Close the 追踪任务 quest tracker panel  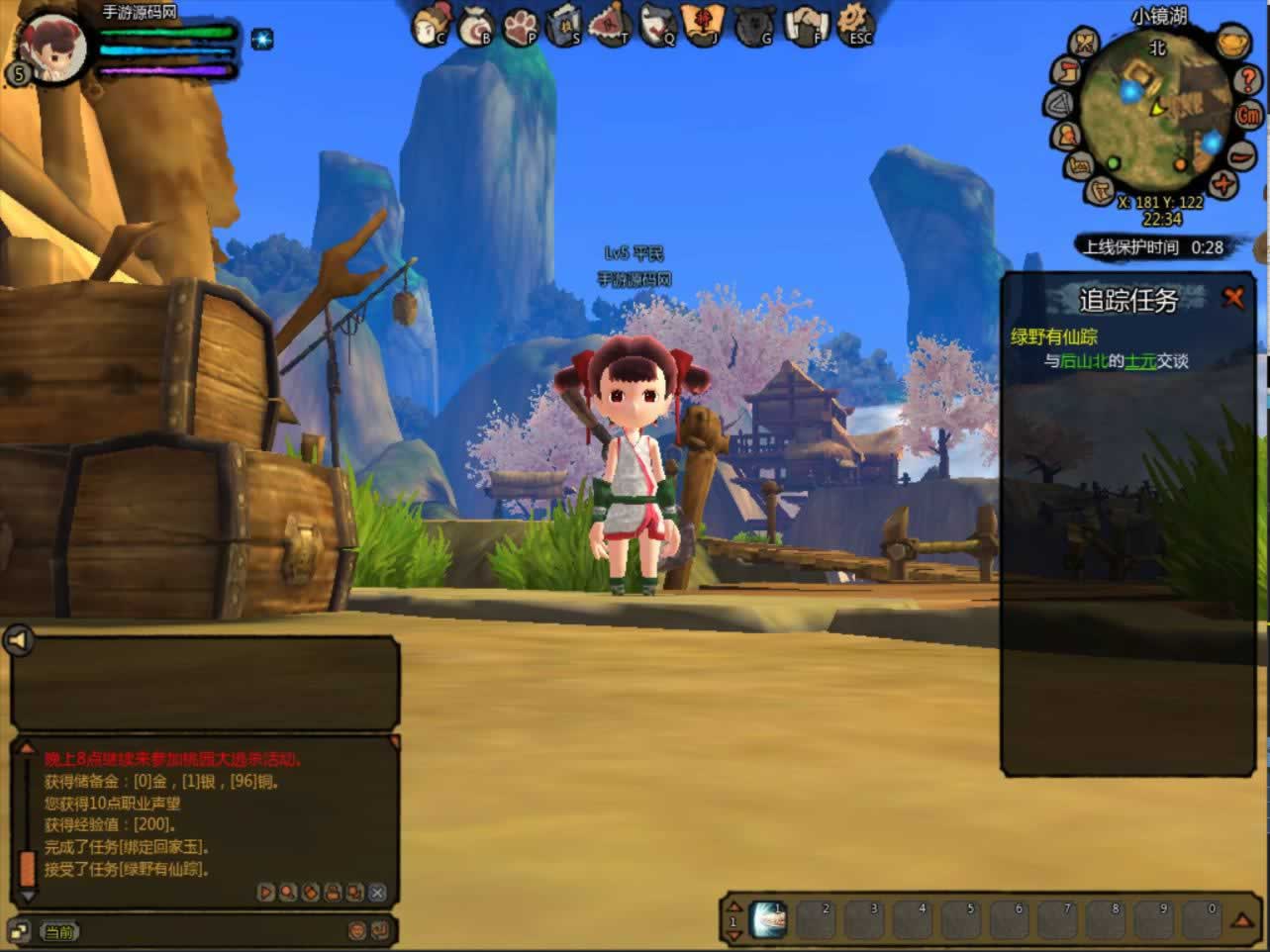click(1233, 297)
